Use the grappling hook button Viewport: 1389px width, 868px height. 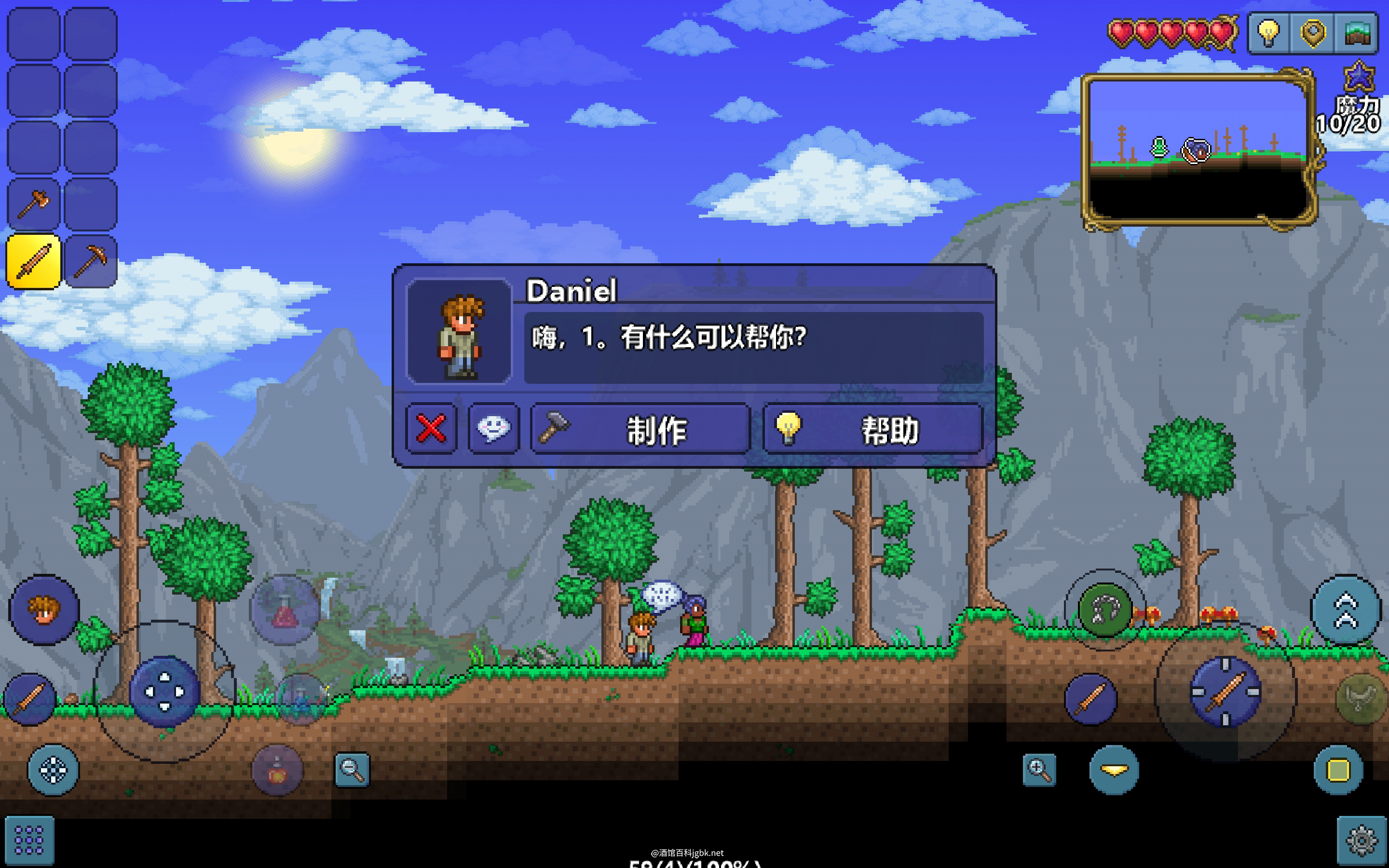click(x=1105, y=610)
